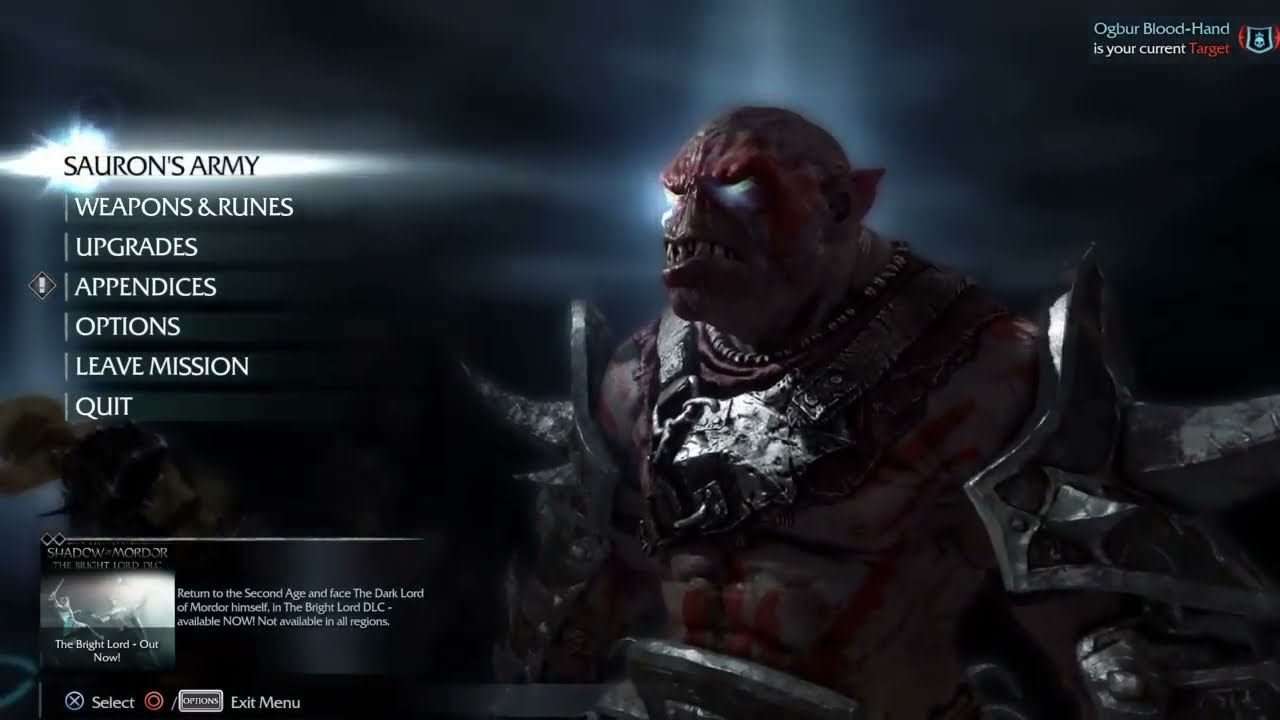Show the Options menu
This screenshot has width=1280, height=720.
pyautogui.click(x=127, y=327)
